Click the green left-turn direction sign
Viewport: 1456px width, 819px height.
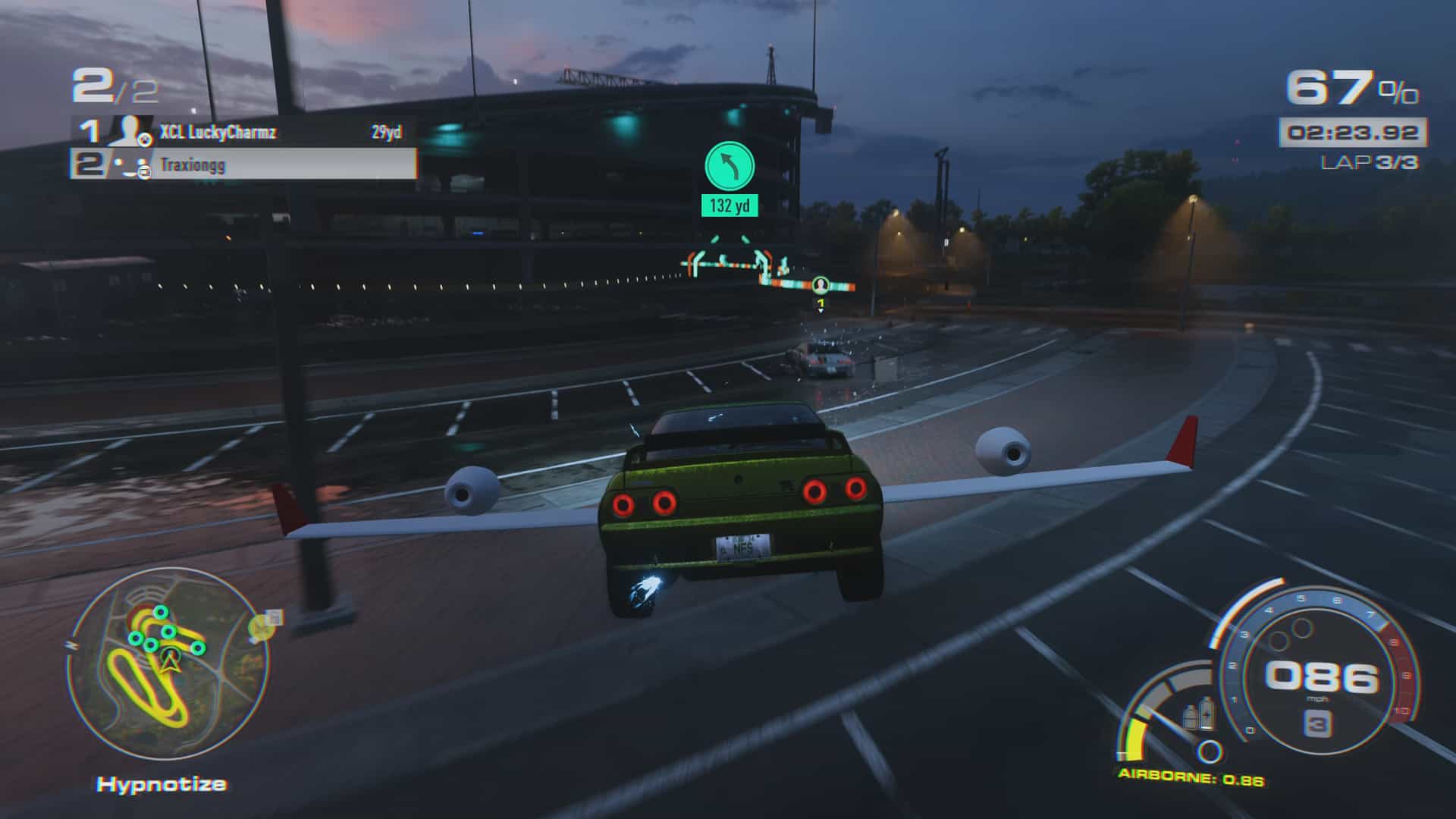pyautogui.click(x=730, y=163)
